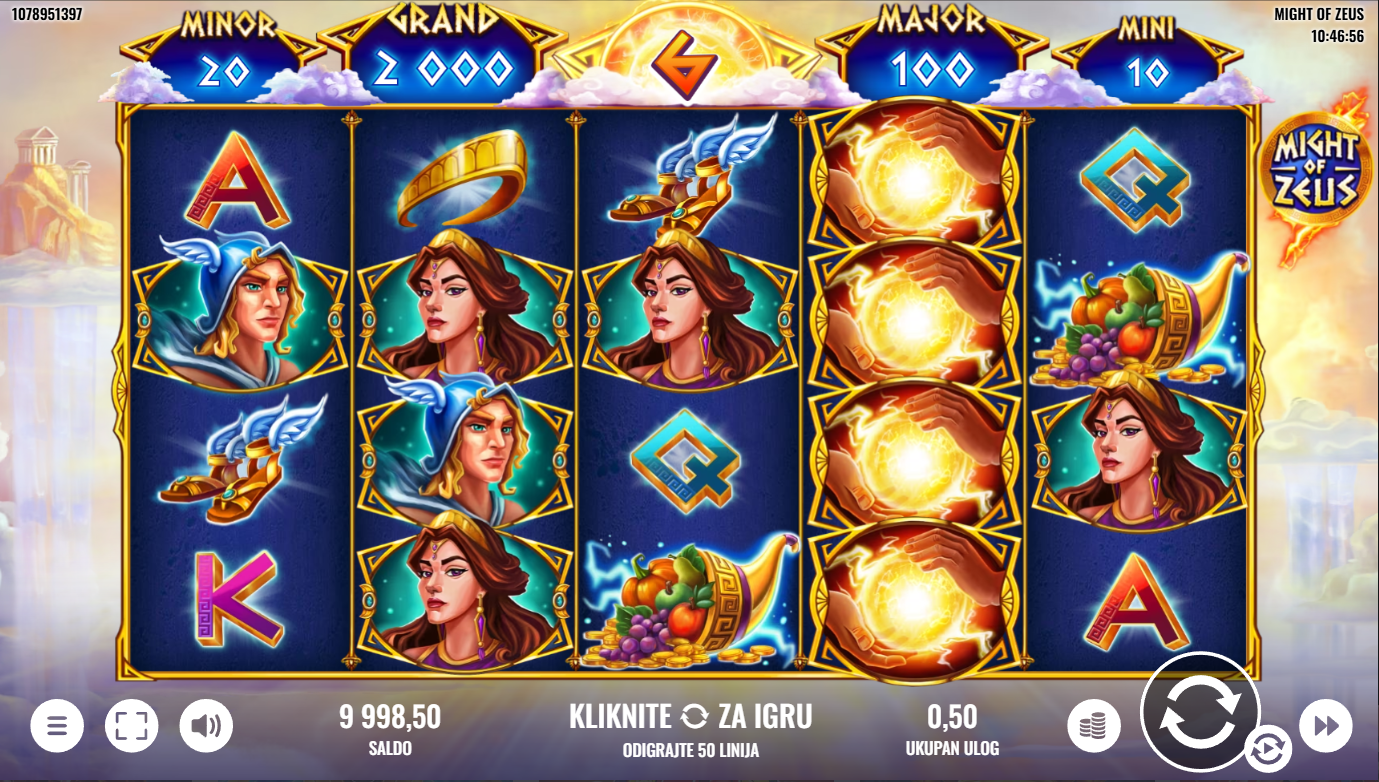The width and height of the screenshot is (1379, 782).
Task: Mute the game sound
Action: click(206, 726)
